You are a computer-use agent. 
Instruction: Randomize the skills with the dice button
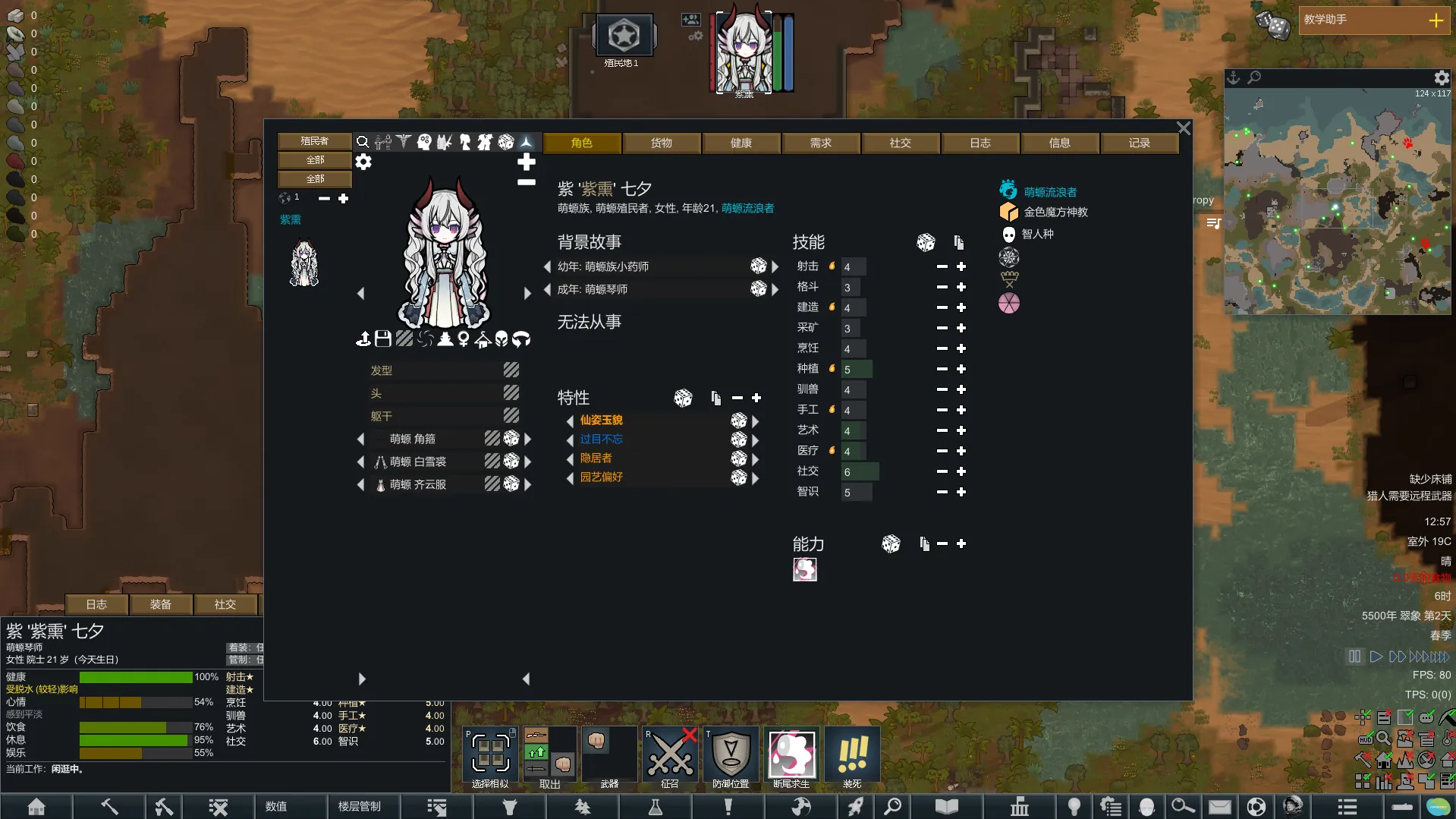[926, 243]
